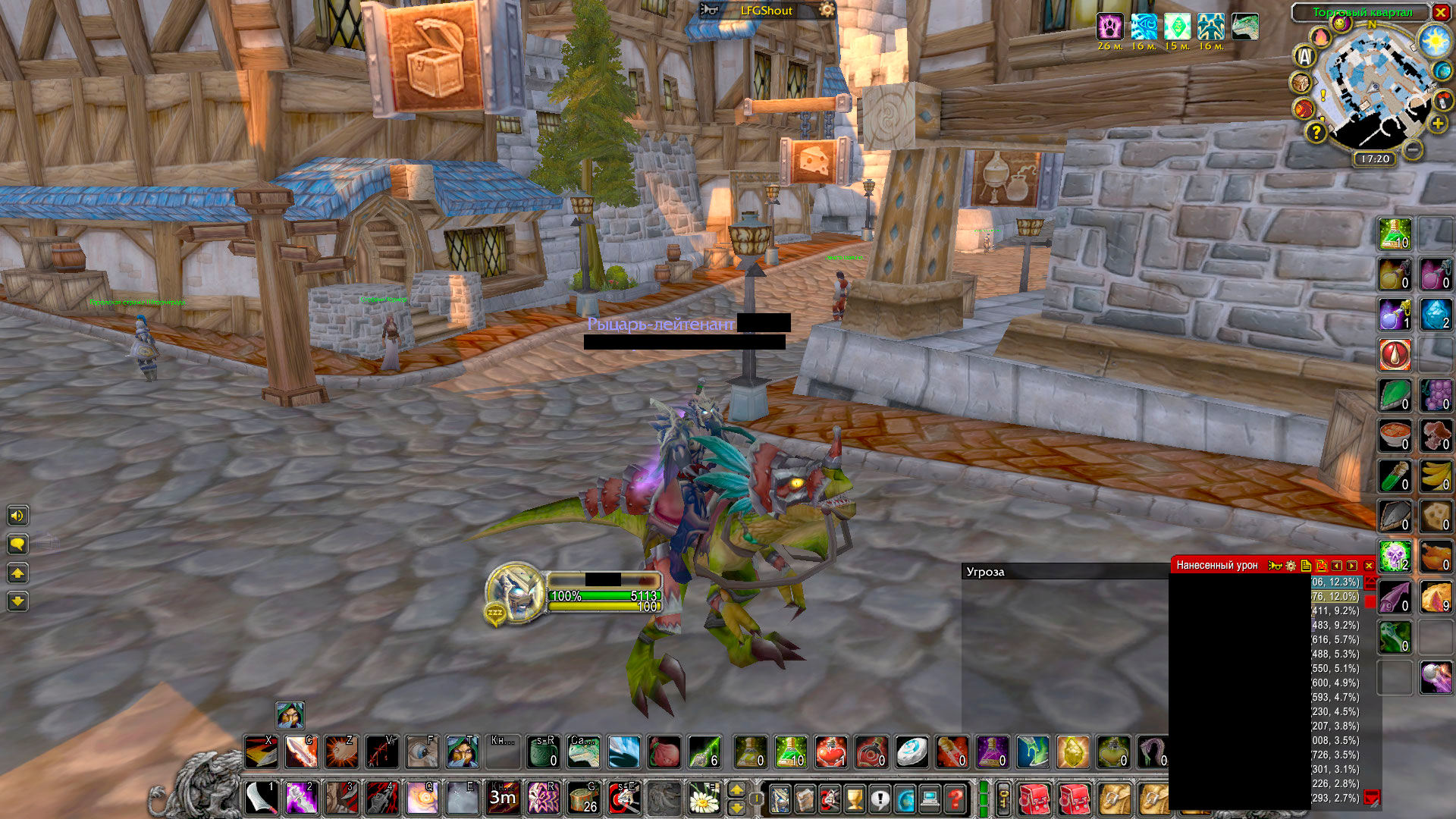Mute the sound with the speaker icon
The width and height of the screenshot is (1456, 819).
[17, 515]
